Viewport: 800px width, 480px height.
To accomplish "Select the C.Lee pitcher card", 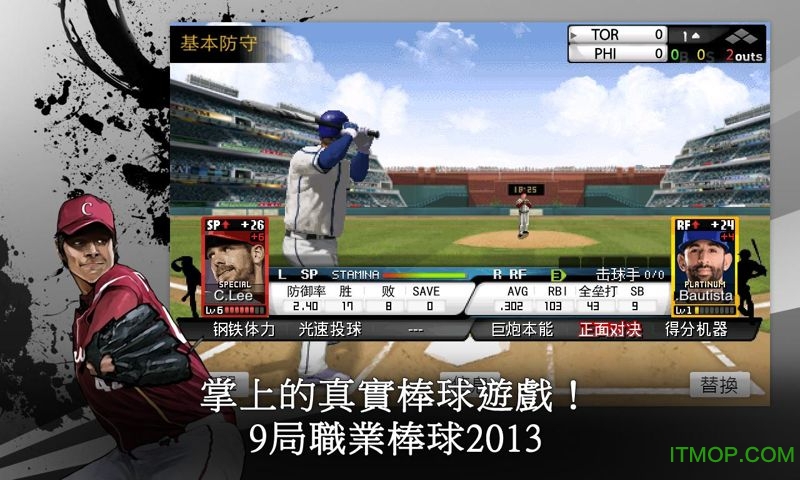I will coord(235,266).
